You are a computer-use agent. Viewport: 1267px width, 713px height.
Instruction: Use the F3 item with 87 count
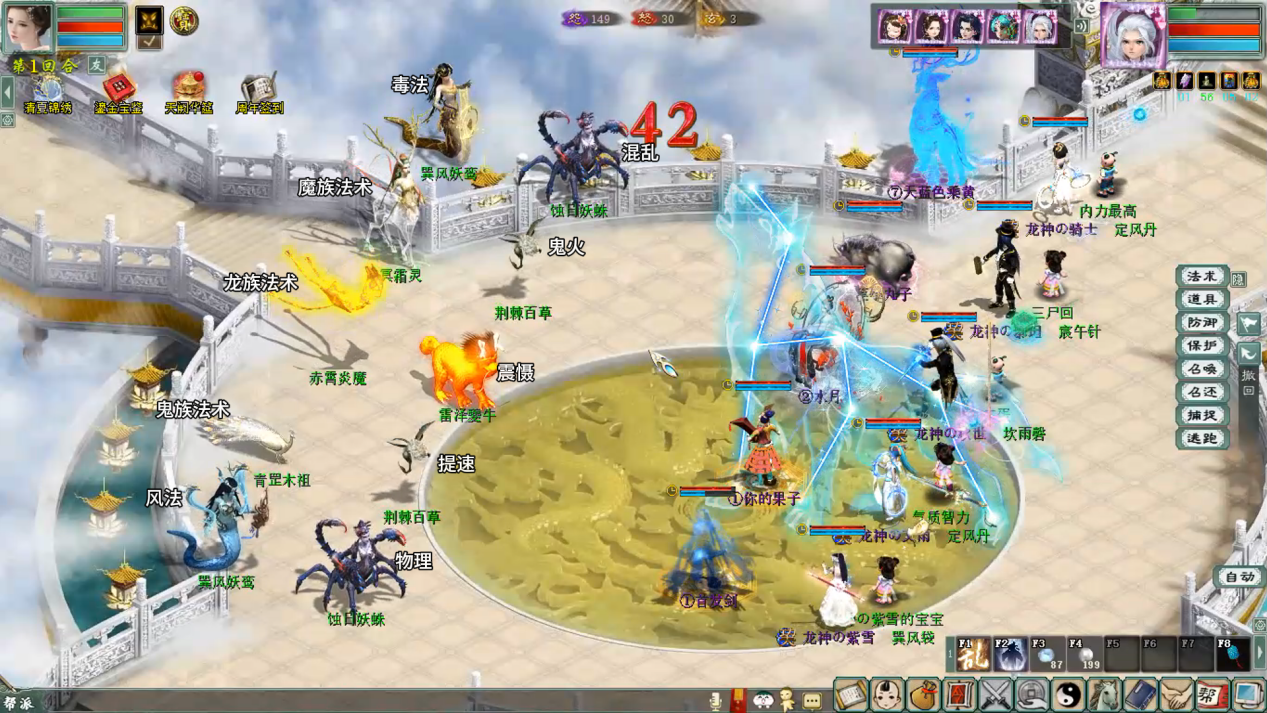pos(1047,654)
